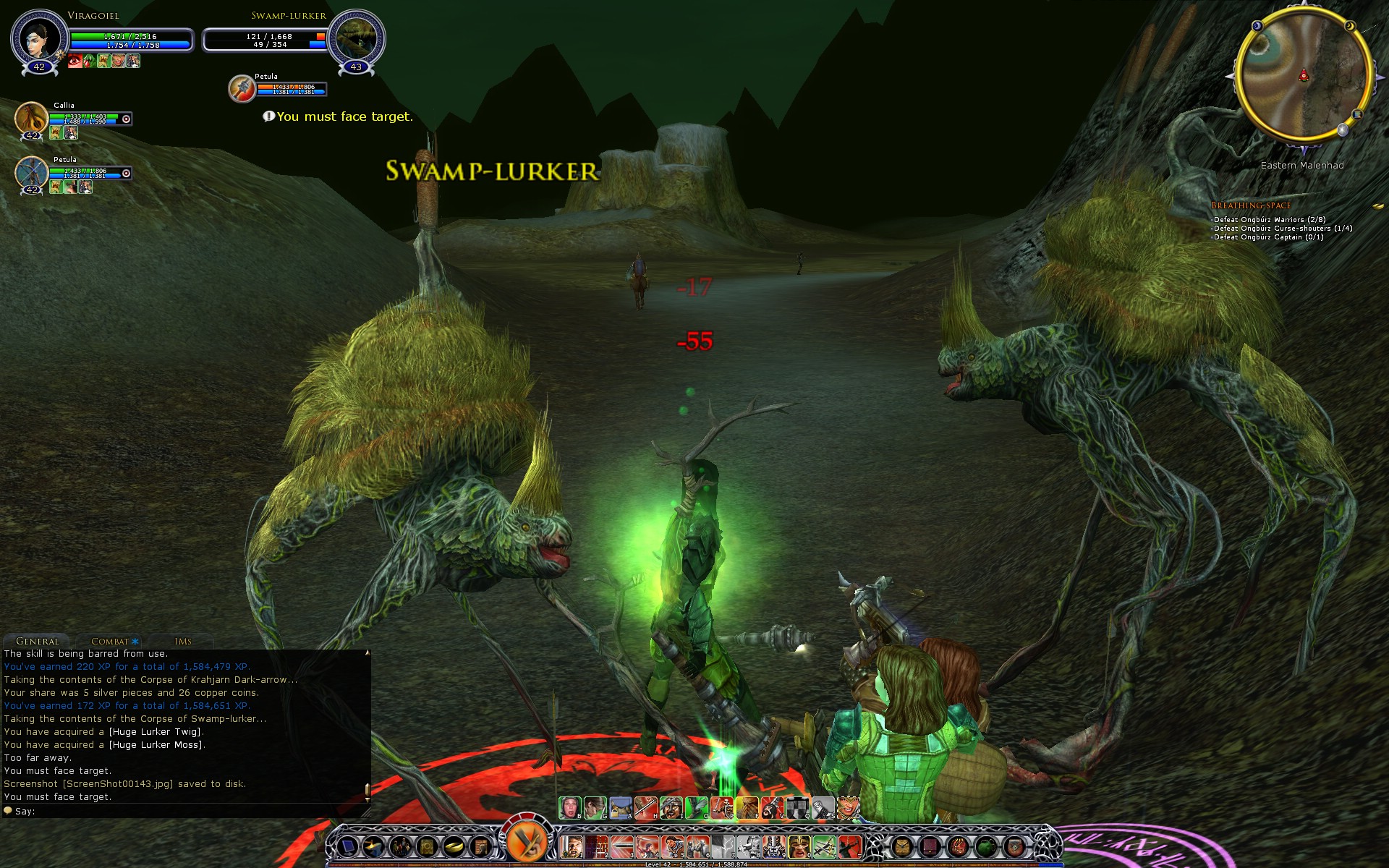Click the gold ring icon beside quest tracker

(x=1377, y=207)
